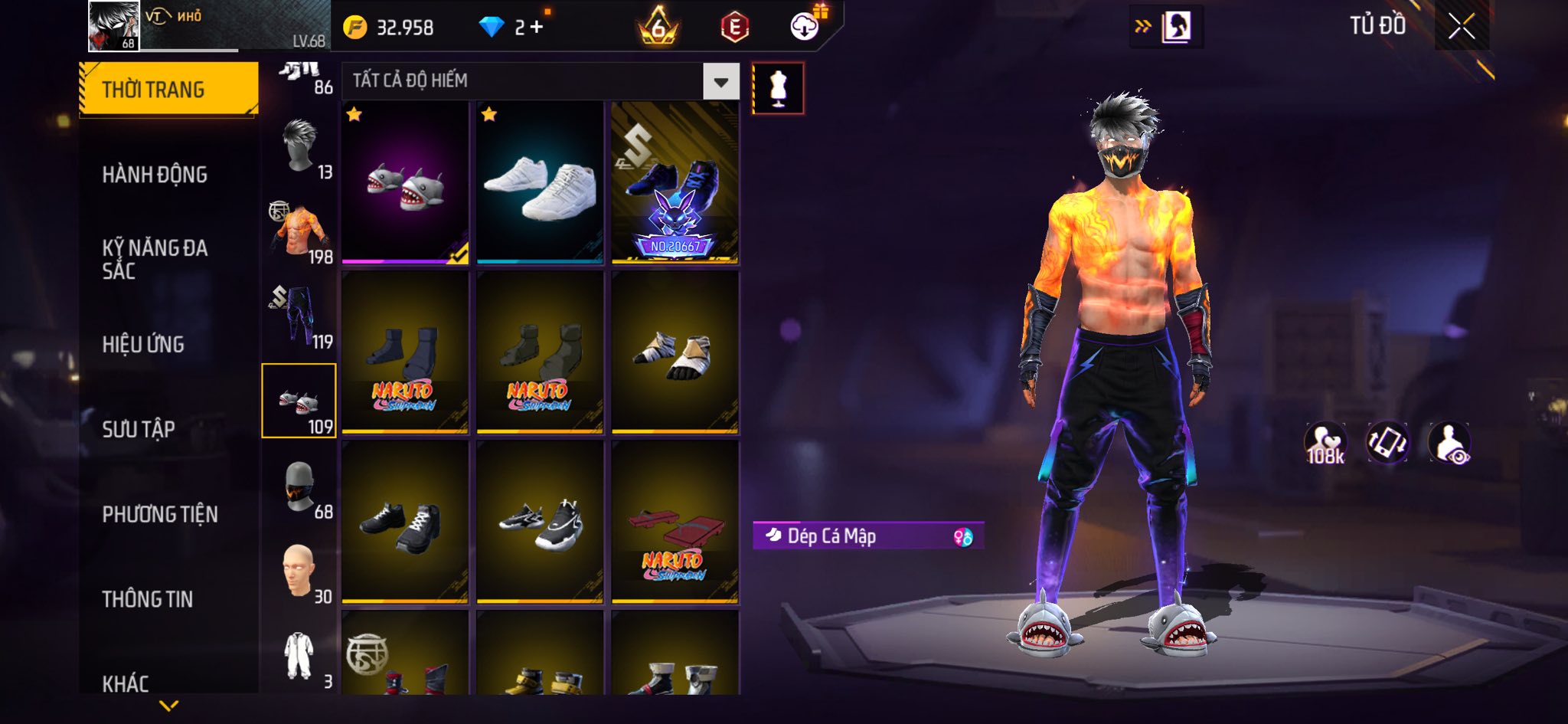Choose the pants category with 119 items
Image resolution: width=1568 pixels, height=724 pixels.
click(x=299, y=317)
